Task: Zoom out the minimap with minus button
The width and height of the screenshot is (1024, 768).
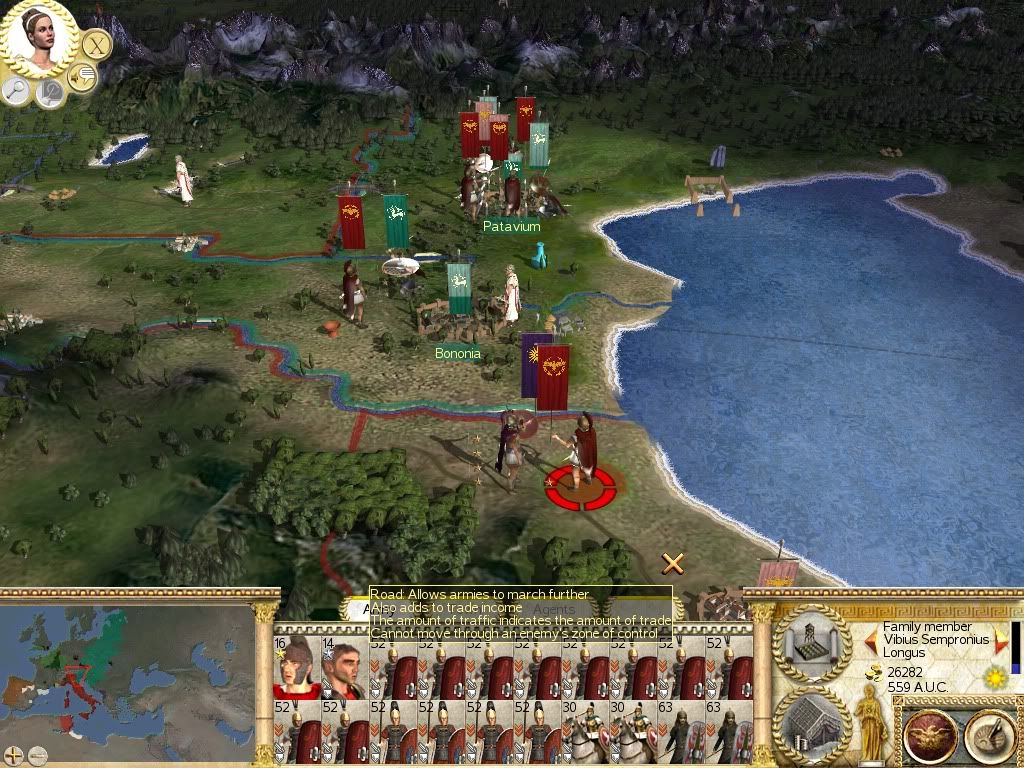Action: 38,756
